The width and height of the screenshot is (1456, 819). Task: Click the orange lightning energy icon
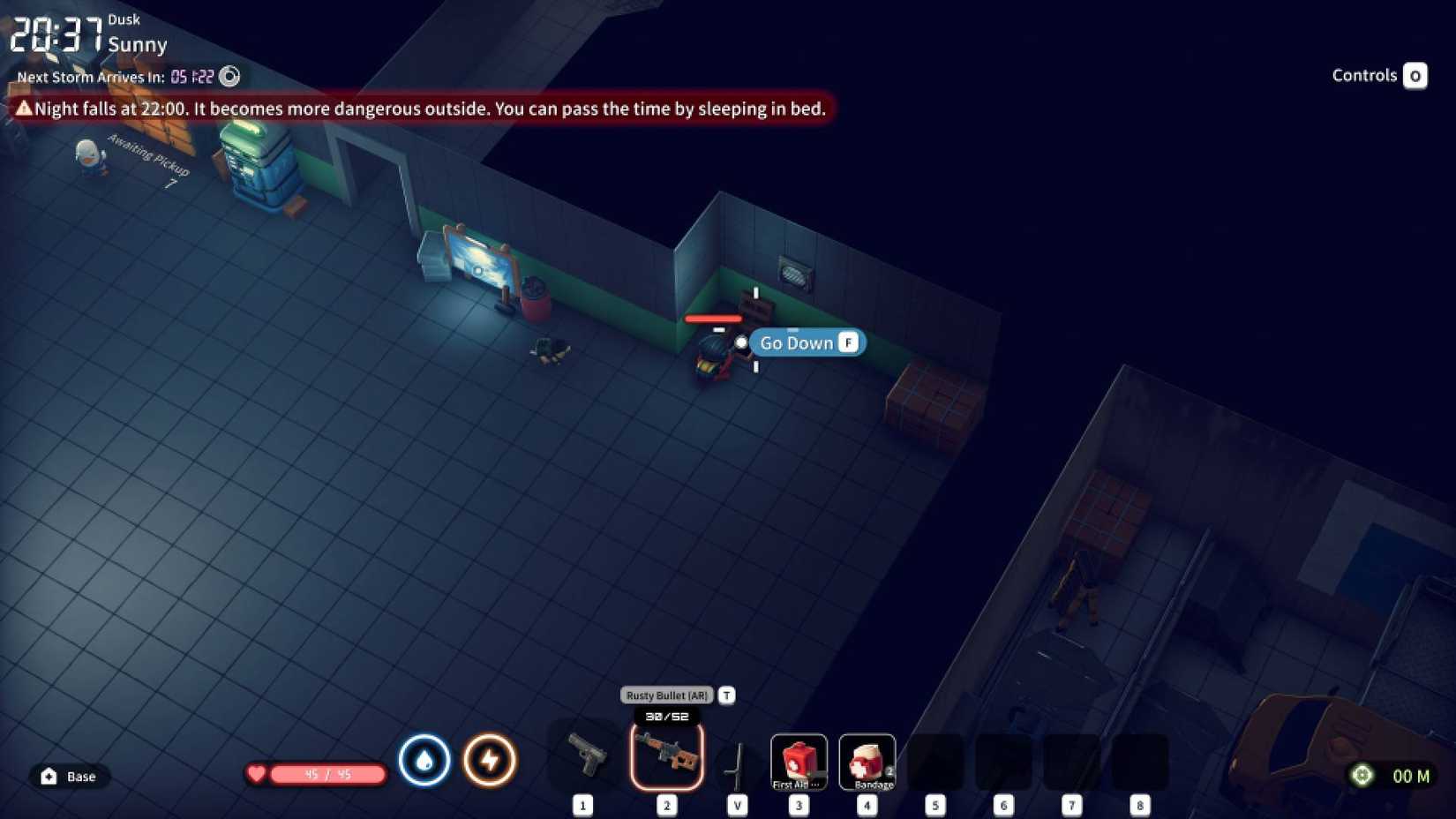[492, 760]
